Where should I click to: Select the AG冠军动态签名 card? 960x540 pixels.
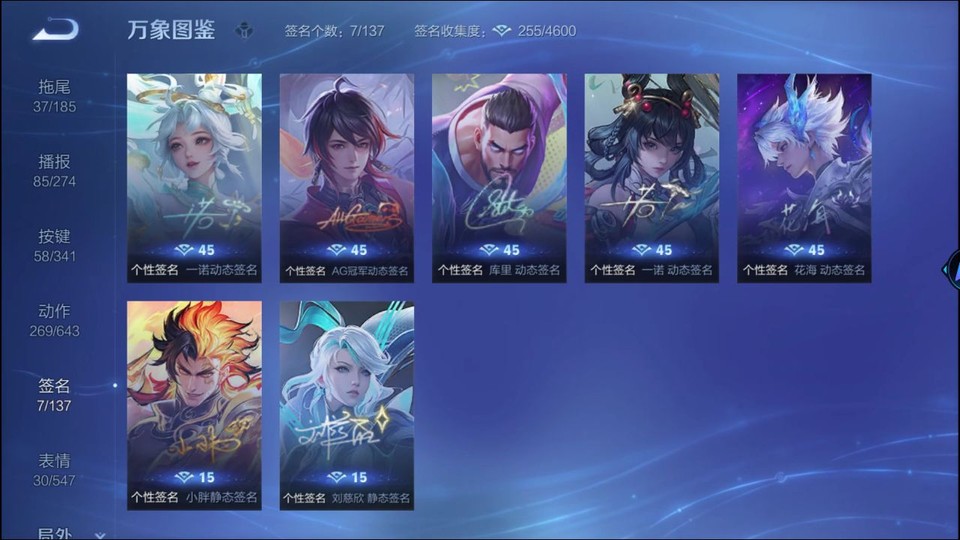coord(347,178)
